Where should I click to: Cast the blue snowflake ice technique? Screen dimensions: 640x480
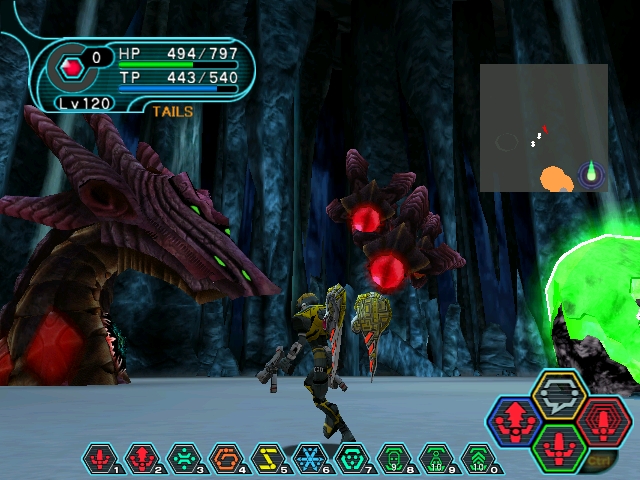[x=310, y=459]
